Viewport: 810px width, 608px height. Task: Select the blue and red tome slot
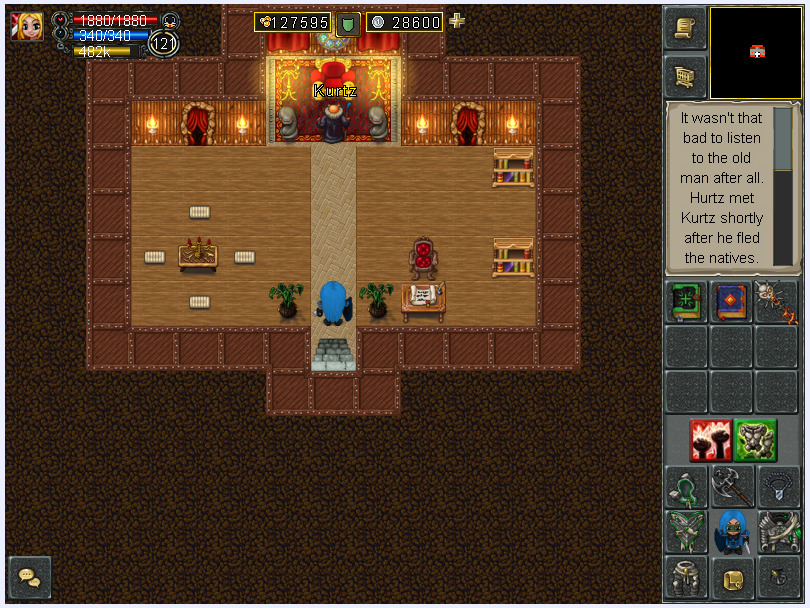732,302
